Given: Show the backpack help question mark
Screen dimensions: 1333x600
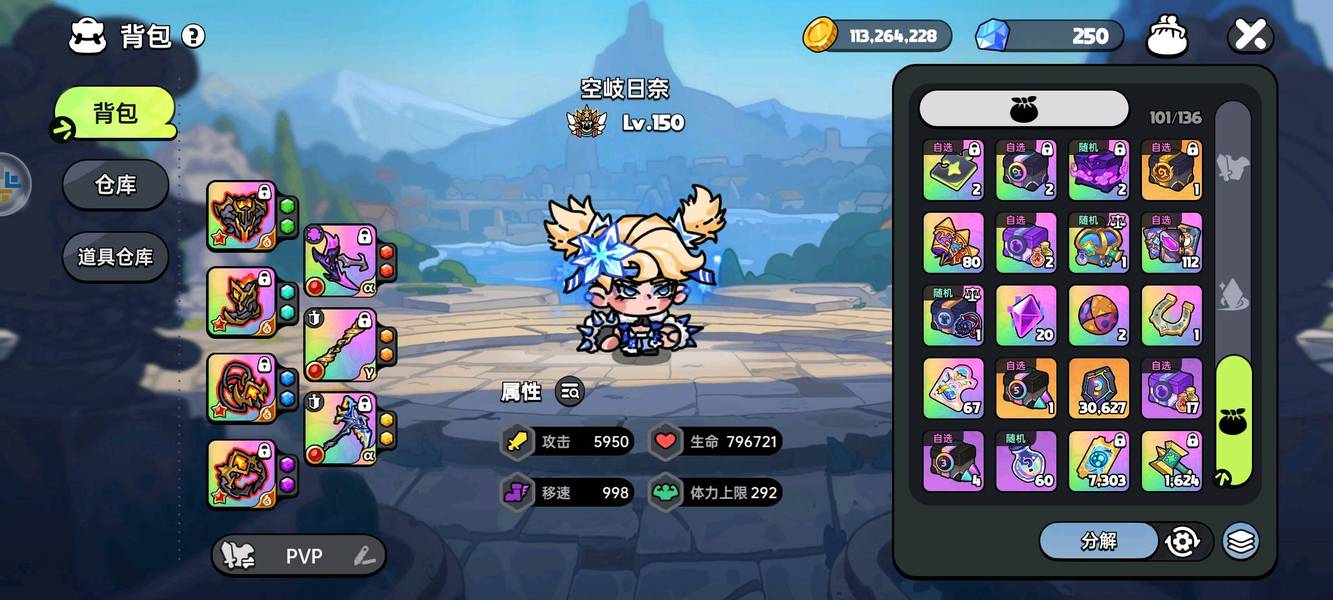Looking at the screenshot, I should 193,37.
